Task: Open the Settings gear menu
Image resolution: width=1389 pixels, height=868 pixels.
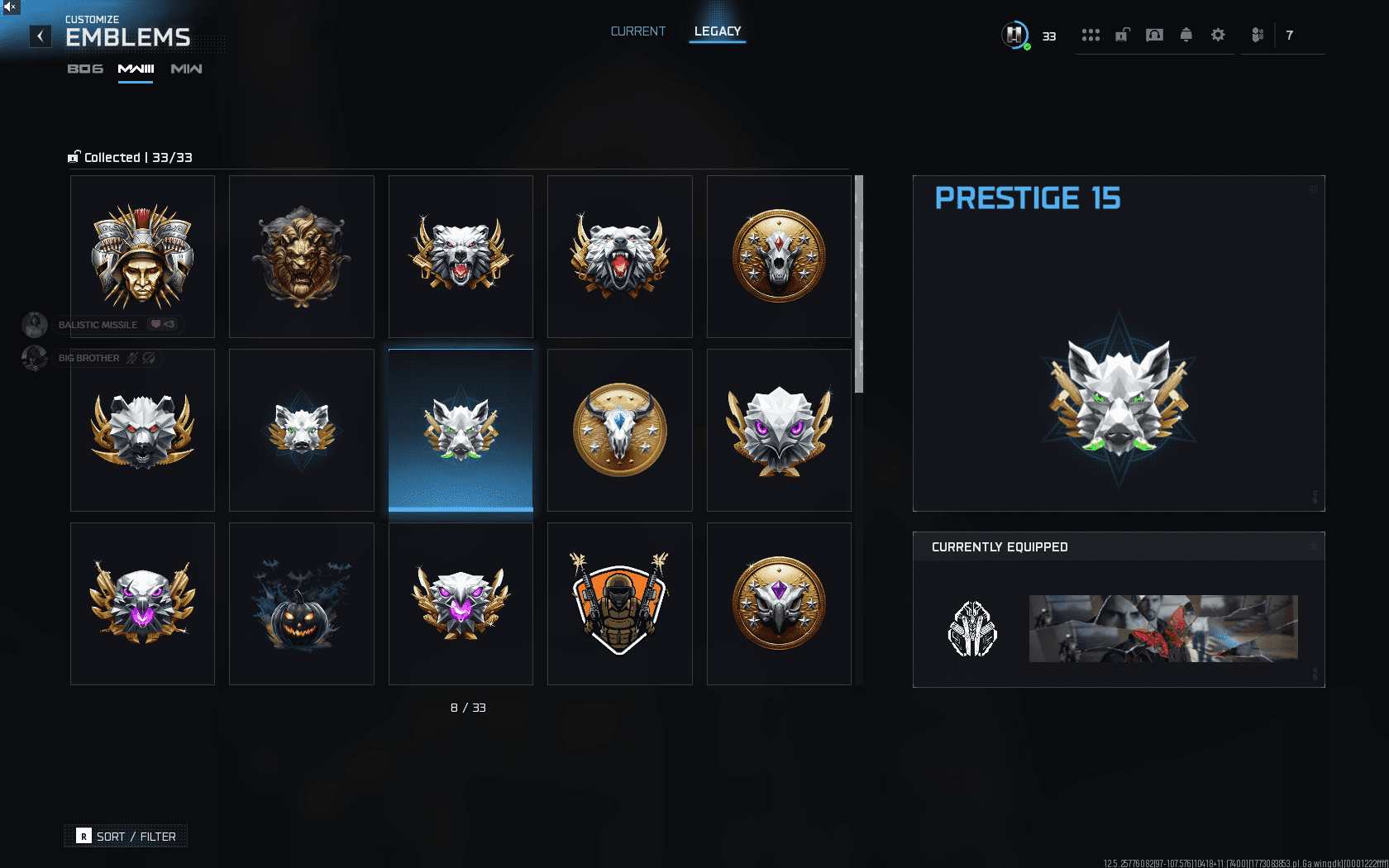Action: pos(1218,35)
